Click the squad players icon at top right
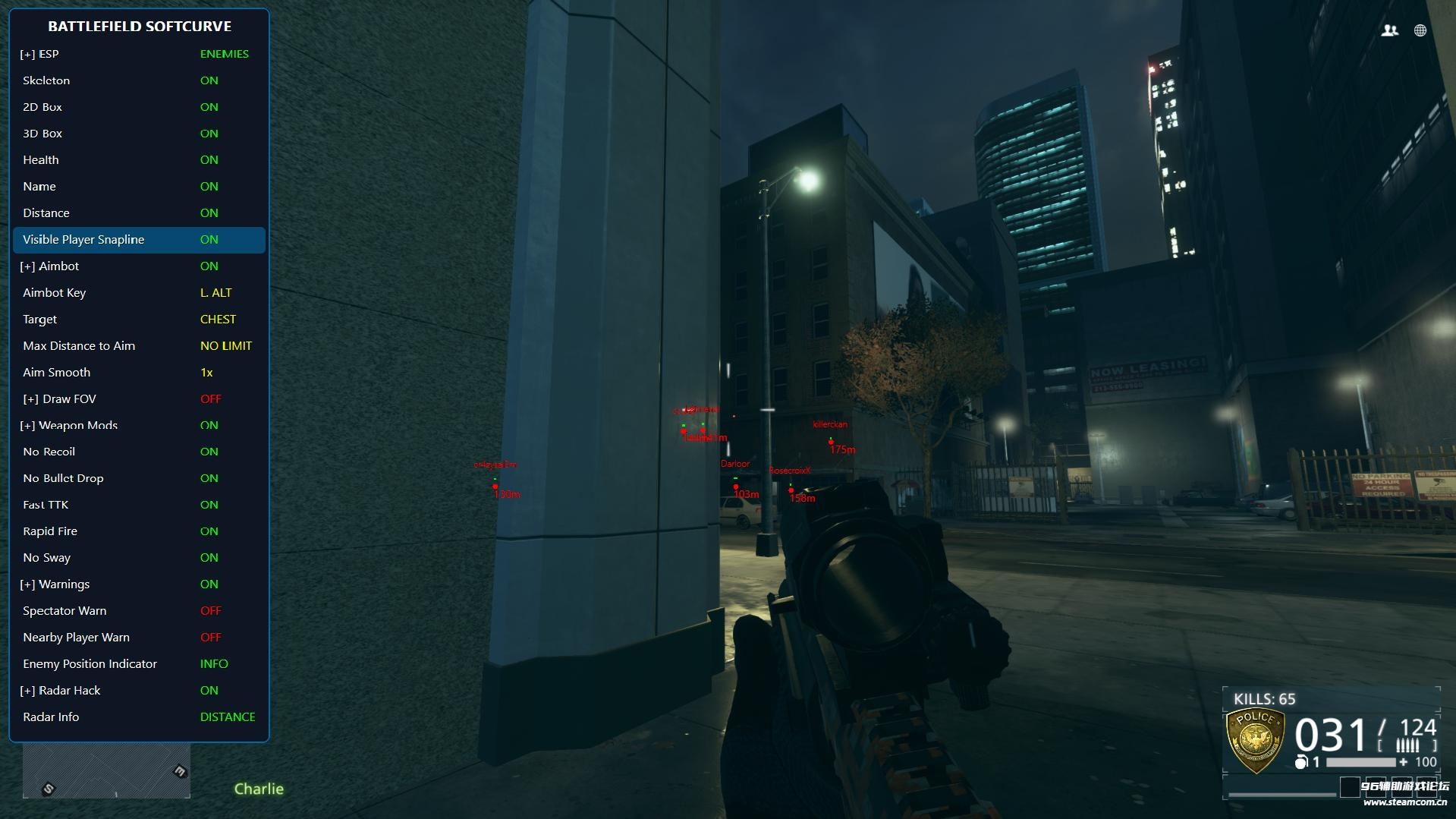This screenshot has height=819, width=1456. tap(1388, 30)
